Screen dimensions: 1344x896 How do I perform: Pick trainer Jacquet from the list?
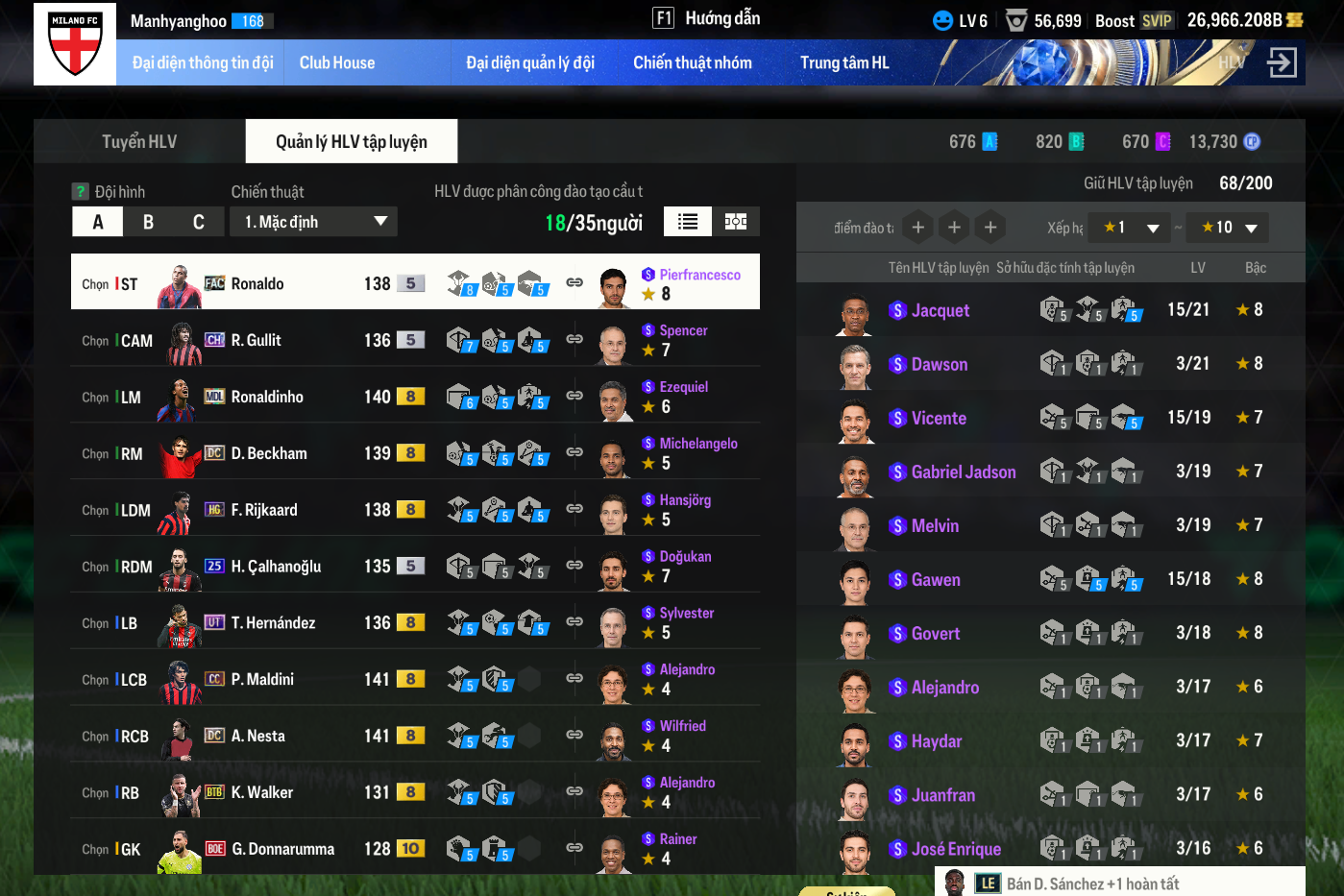pos(940,310)
